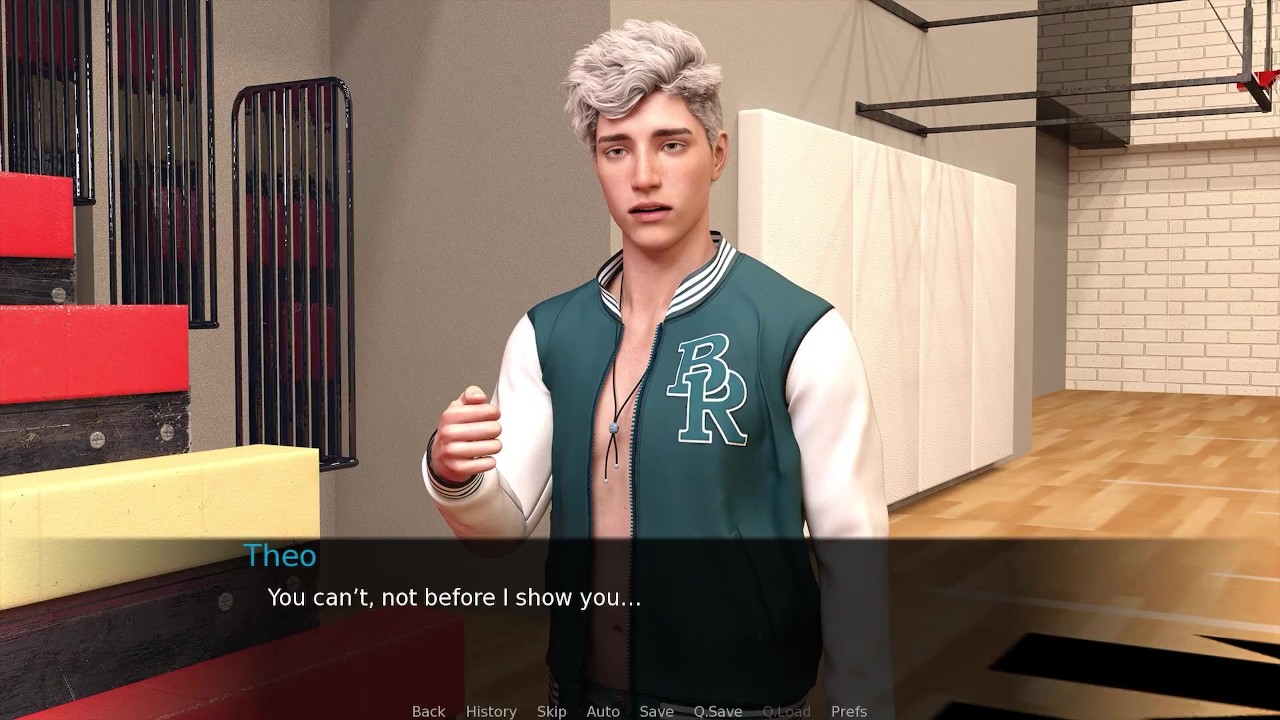Open the Save menu

click(656, 711)
